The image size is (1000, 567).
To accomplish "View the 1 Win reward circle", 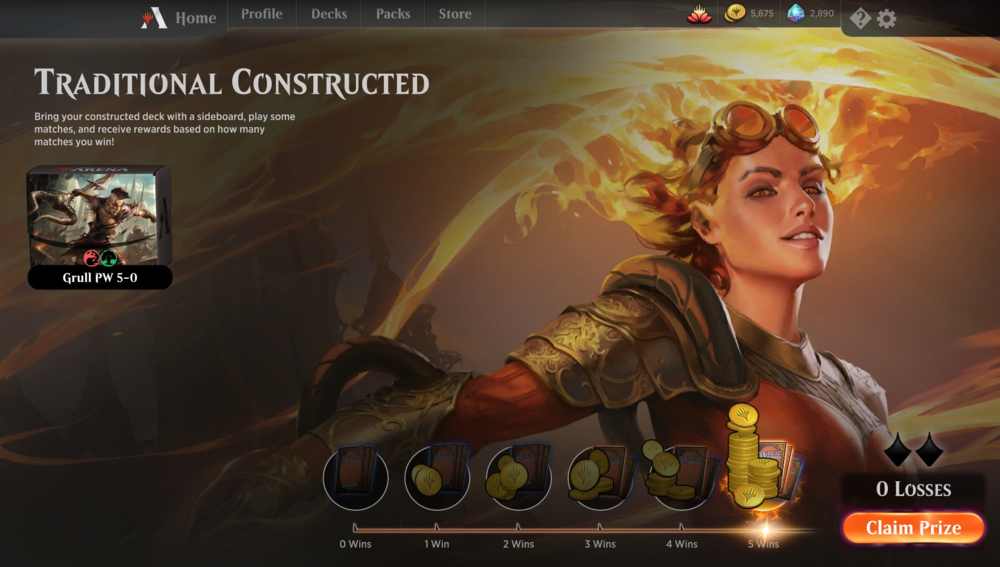I will point(437,478).
